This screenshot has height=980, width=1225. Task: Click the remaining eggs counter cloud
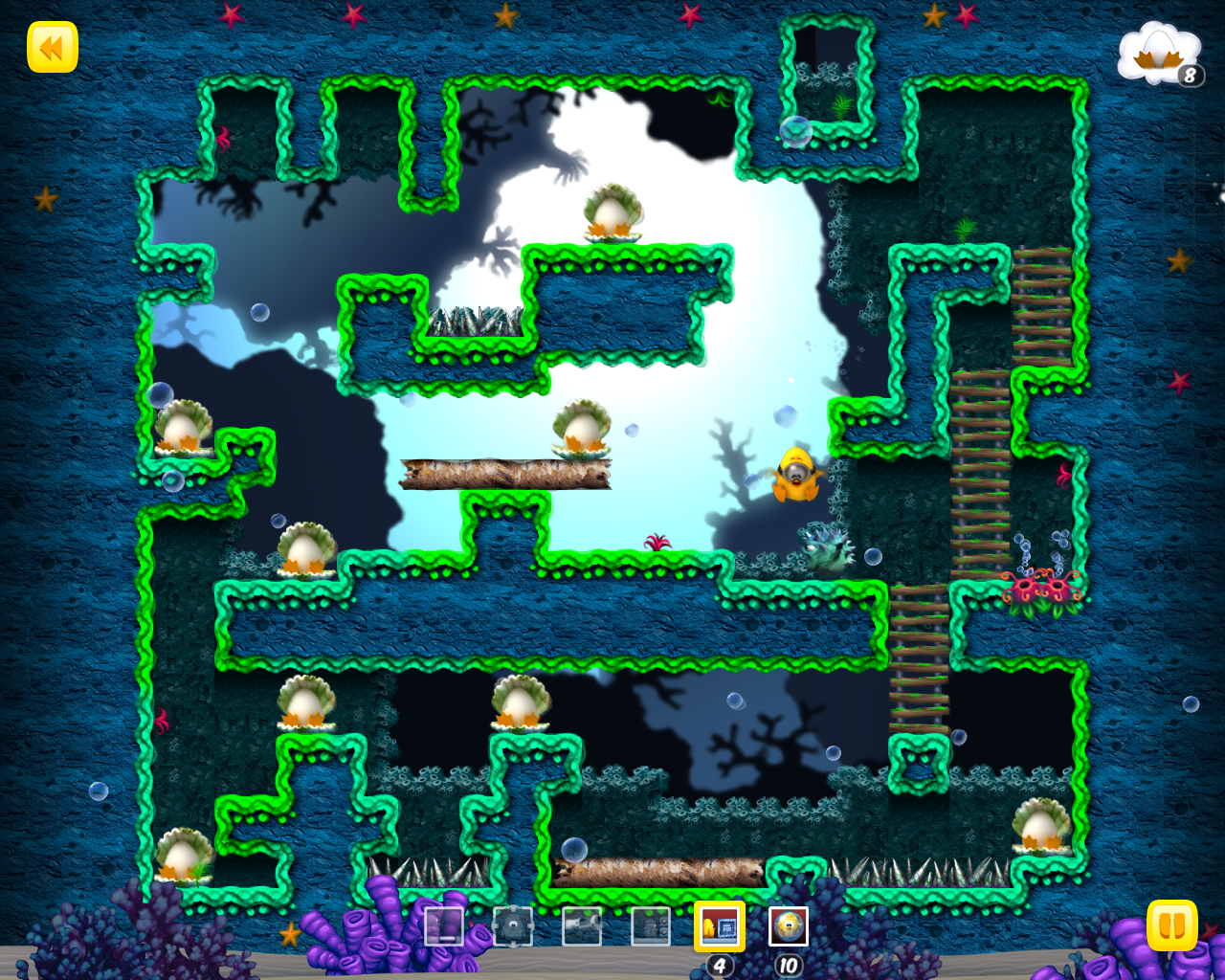[1160, 56]
